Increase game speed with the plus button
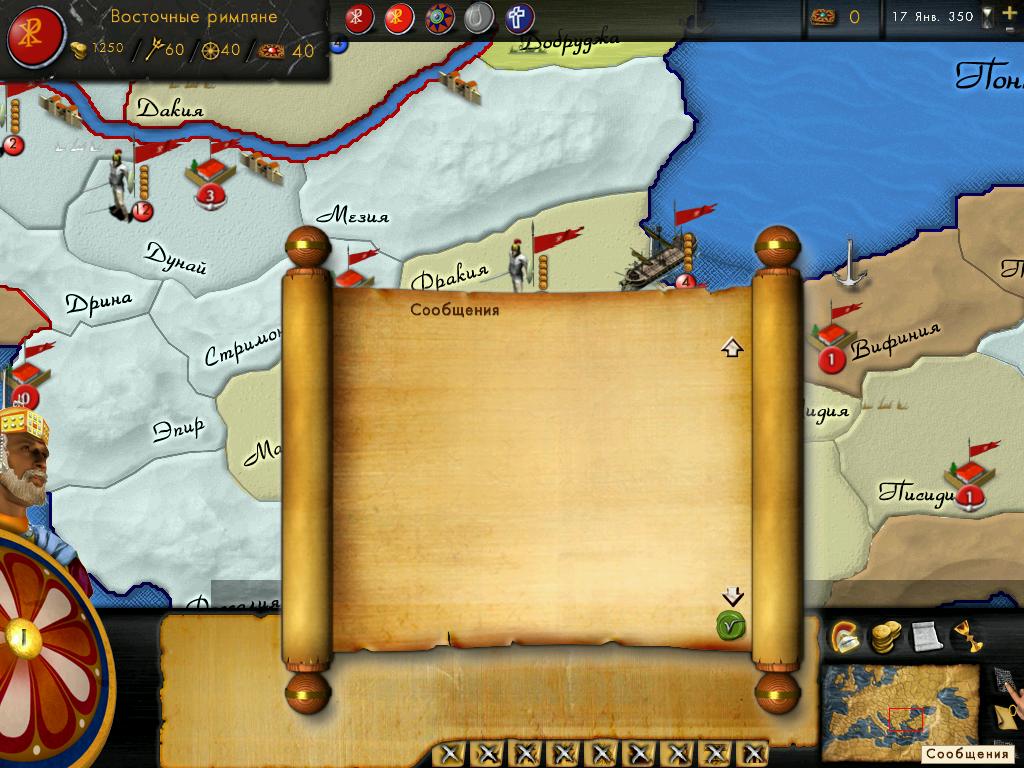 [1008, 10]
